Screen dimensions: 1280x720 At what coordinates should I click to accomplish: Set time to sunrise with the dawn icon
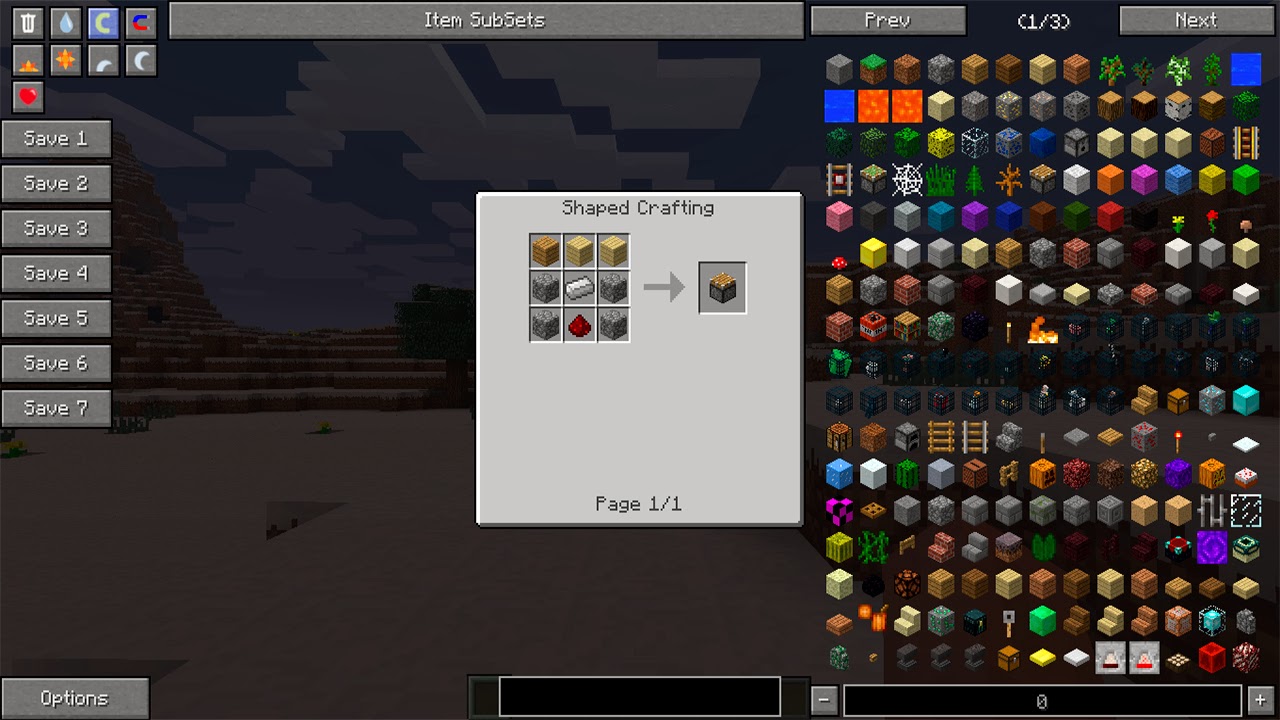click(x=27, y=60)
